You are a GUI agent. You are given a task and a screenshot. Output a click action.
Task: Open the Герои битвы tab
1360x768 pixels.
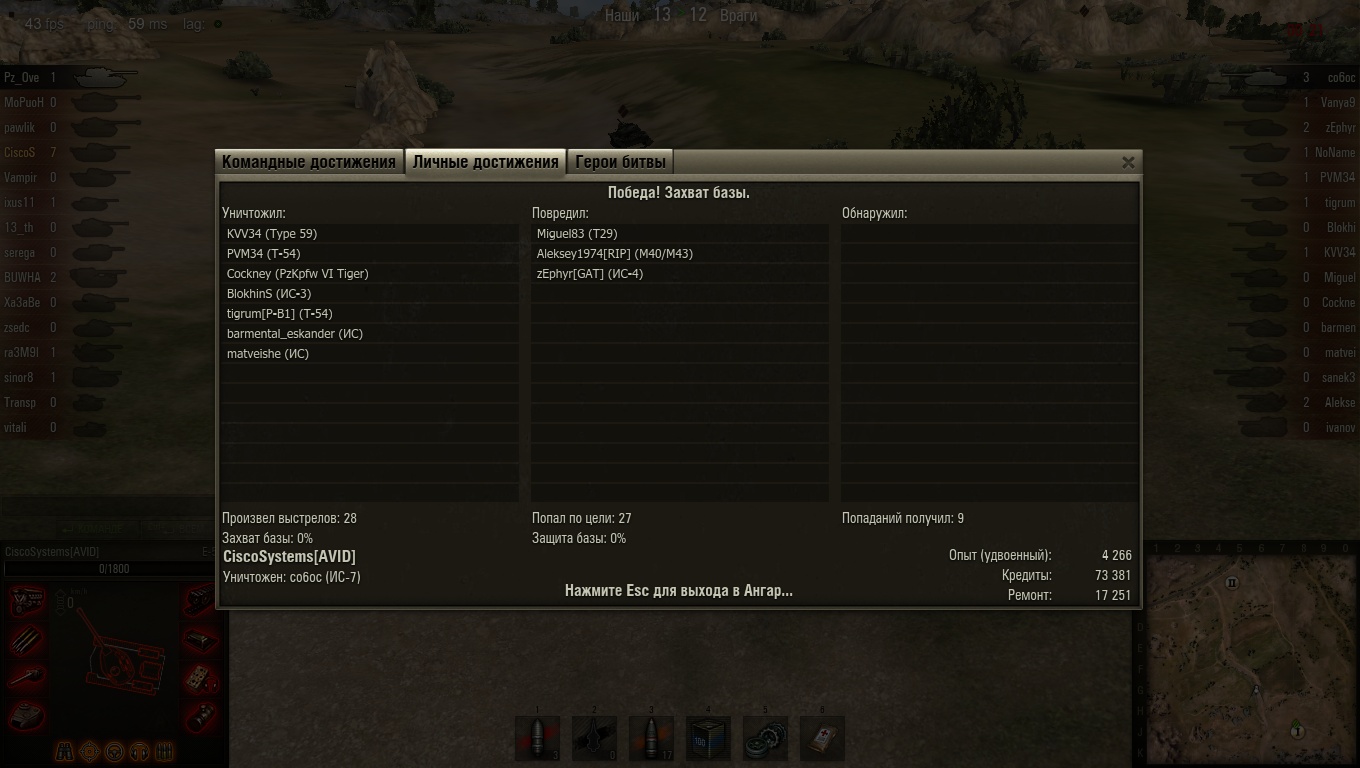(x=620, y=162)
